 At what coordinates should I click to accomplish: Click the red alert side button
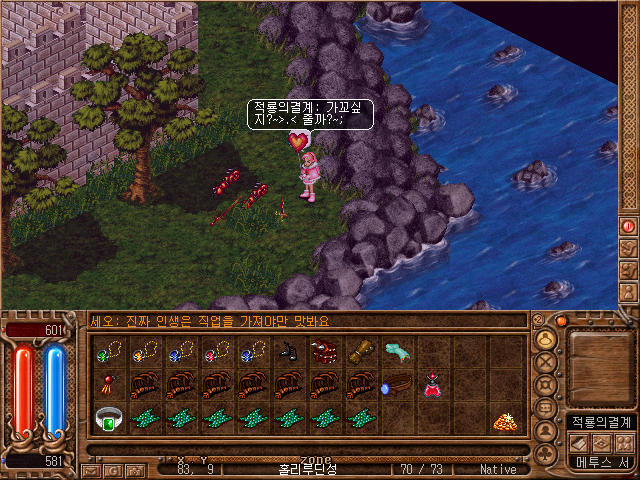tap(629, 226)
